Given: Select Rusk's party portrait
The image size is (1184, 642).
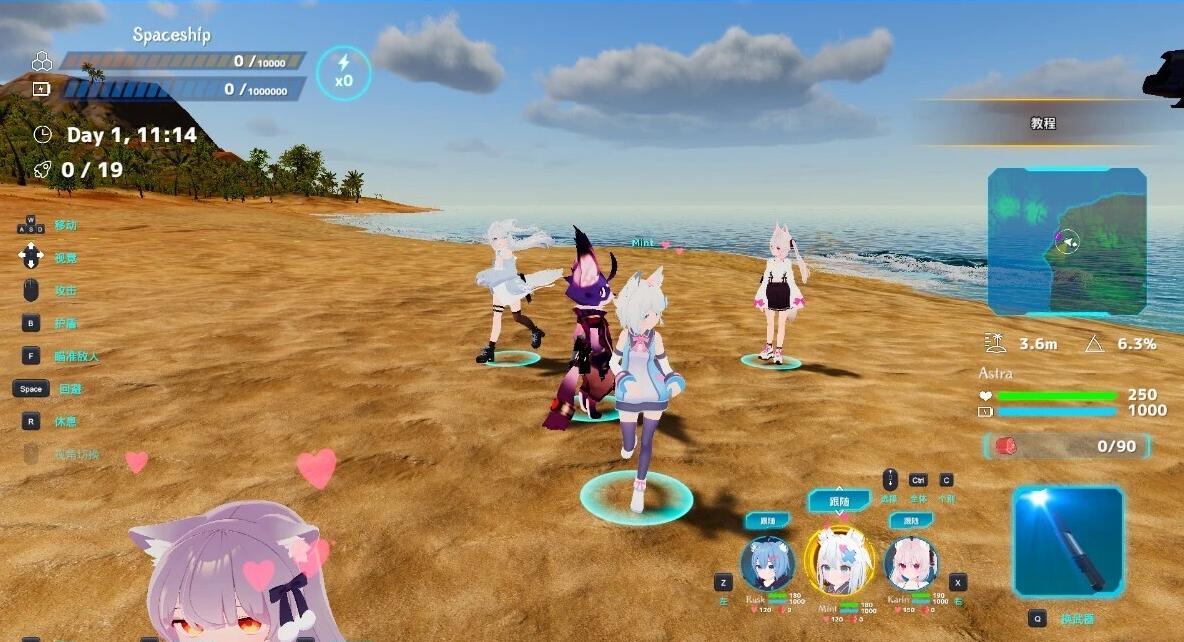Looking at the screenshot, I should (x=767, y=563).
